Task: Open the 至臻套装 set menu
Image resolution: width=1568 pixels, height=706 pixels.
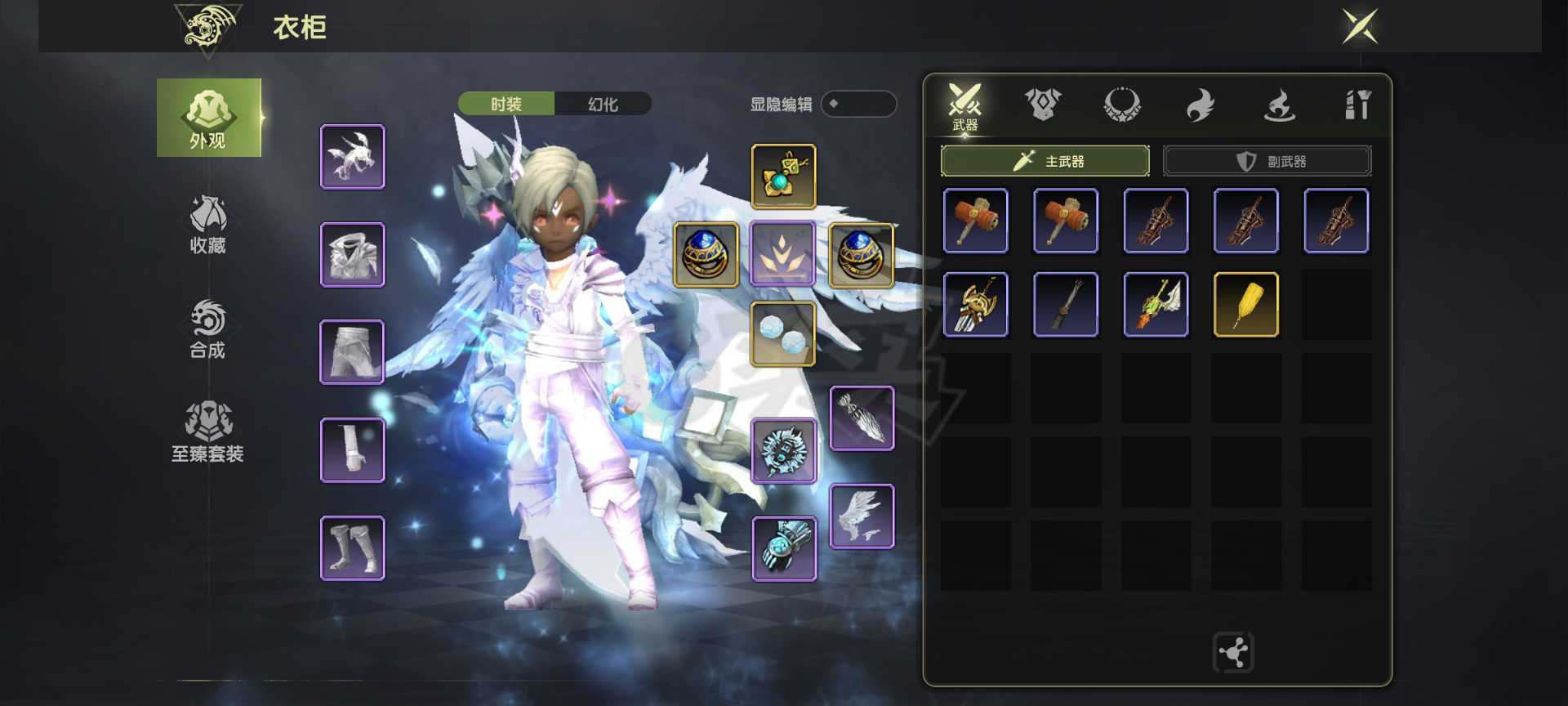Action: 207,432
